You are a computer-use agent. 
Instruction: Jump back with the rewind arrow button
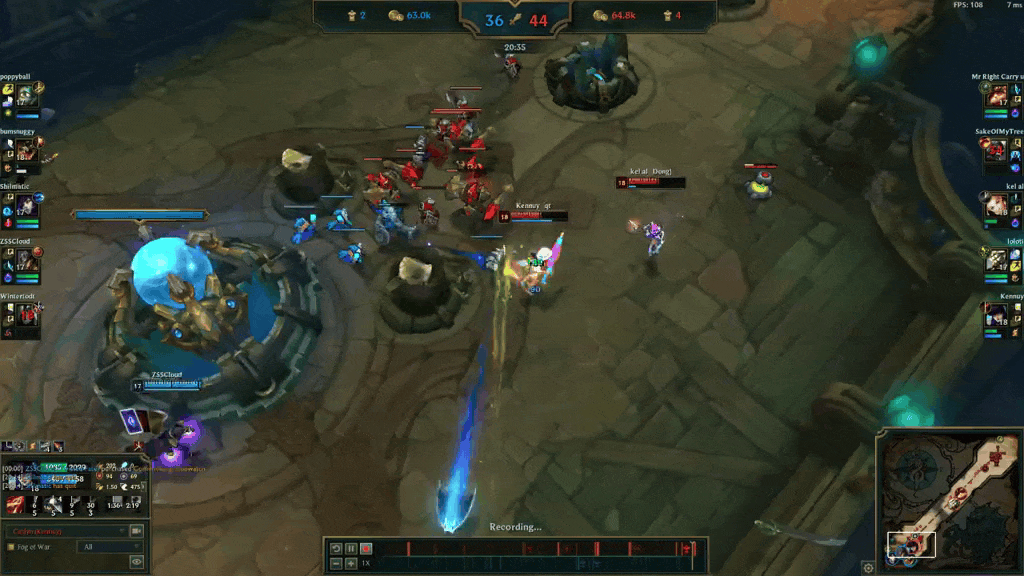337,548
